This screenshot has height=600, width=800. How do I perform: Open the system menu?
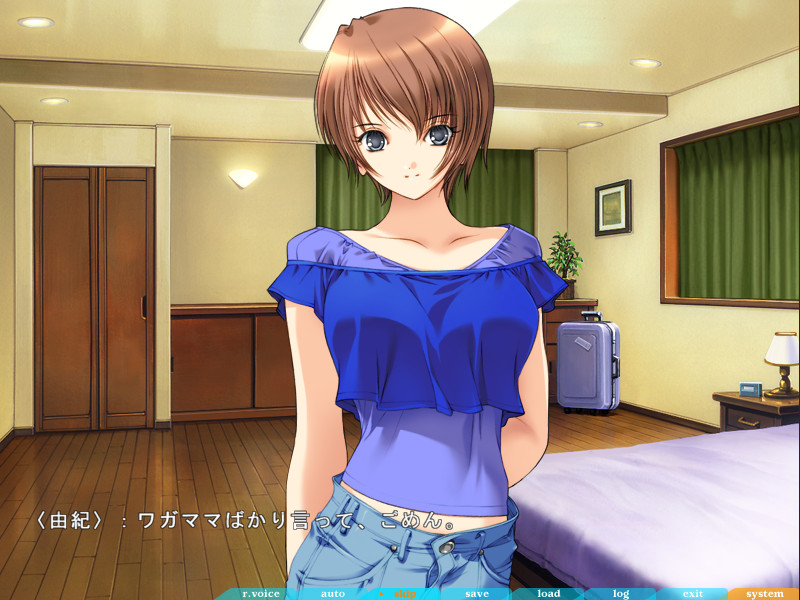point(765,593)
